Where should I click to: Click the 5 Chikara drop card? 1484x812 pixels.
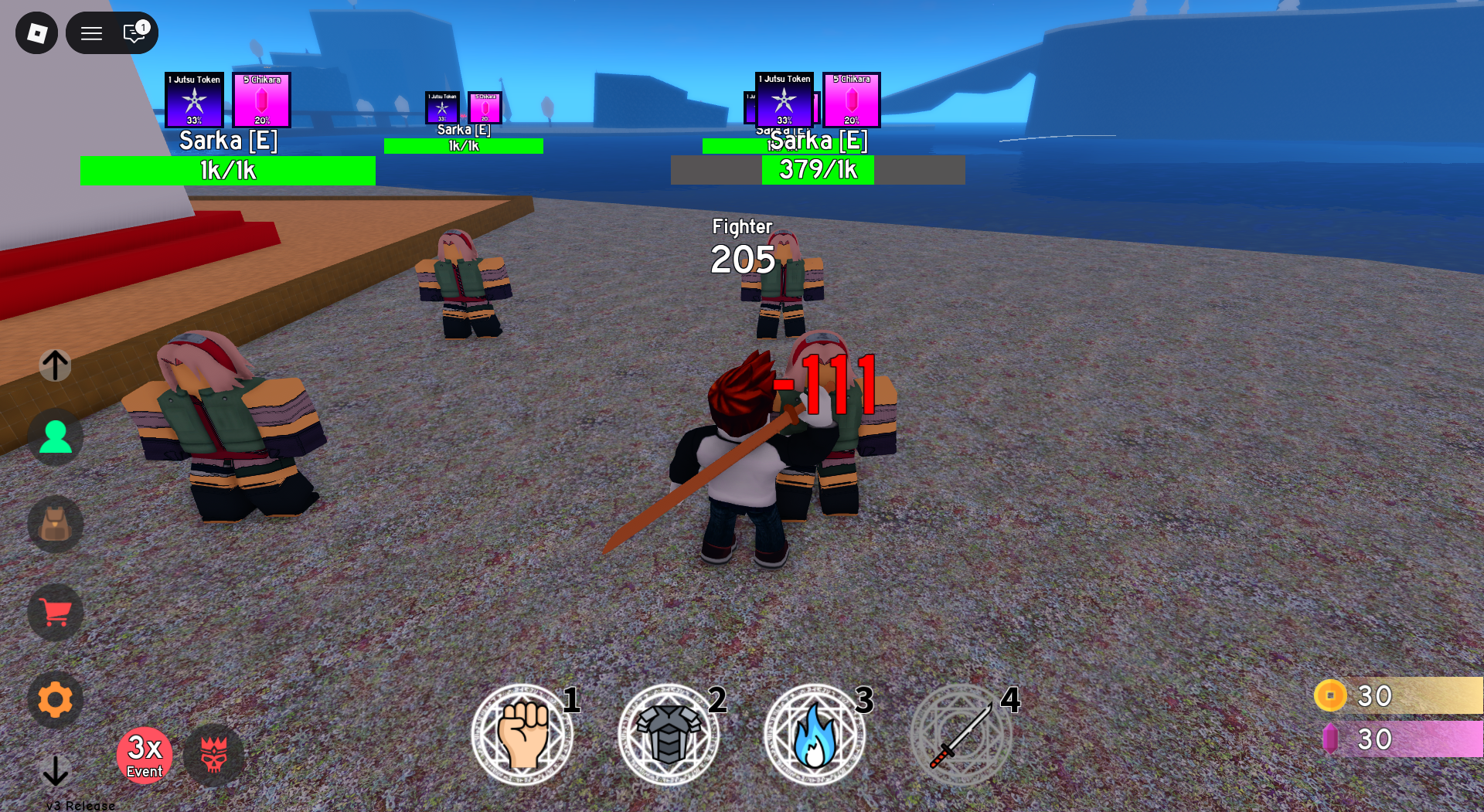click(x=261, y=100)
